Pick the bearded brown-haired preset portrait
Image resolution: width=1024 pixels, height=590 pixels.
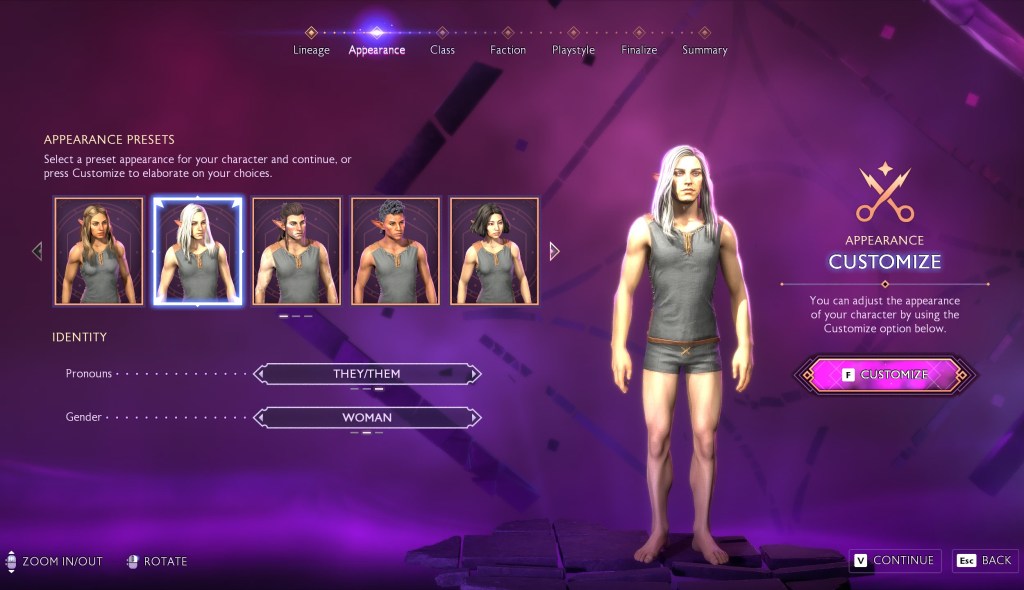(x=296, y=251)
